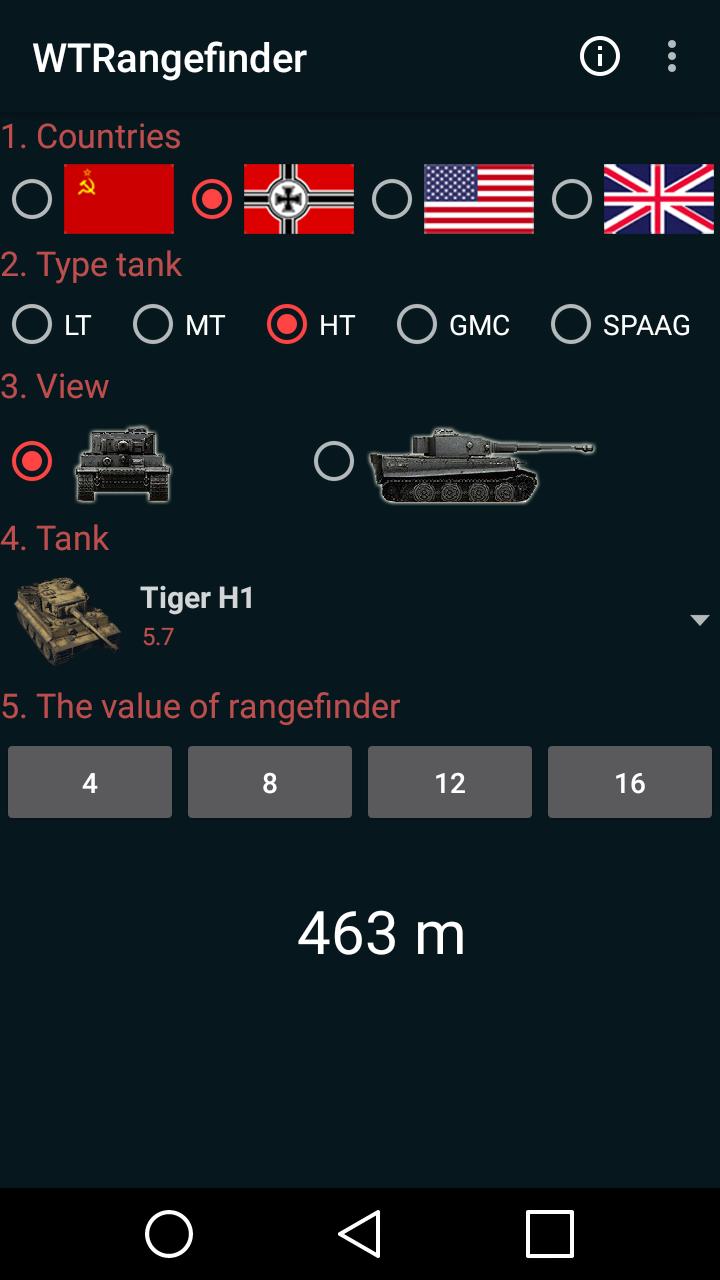Tap the 16 rangefinder button
720x1280 pixels.
[630, 782]
